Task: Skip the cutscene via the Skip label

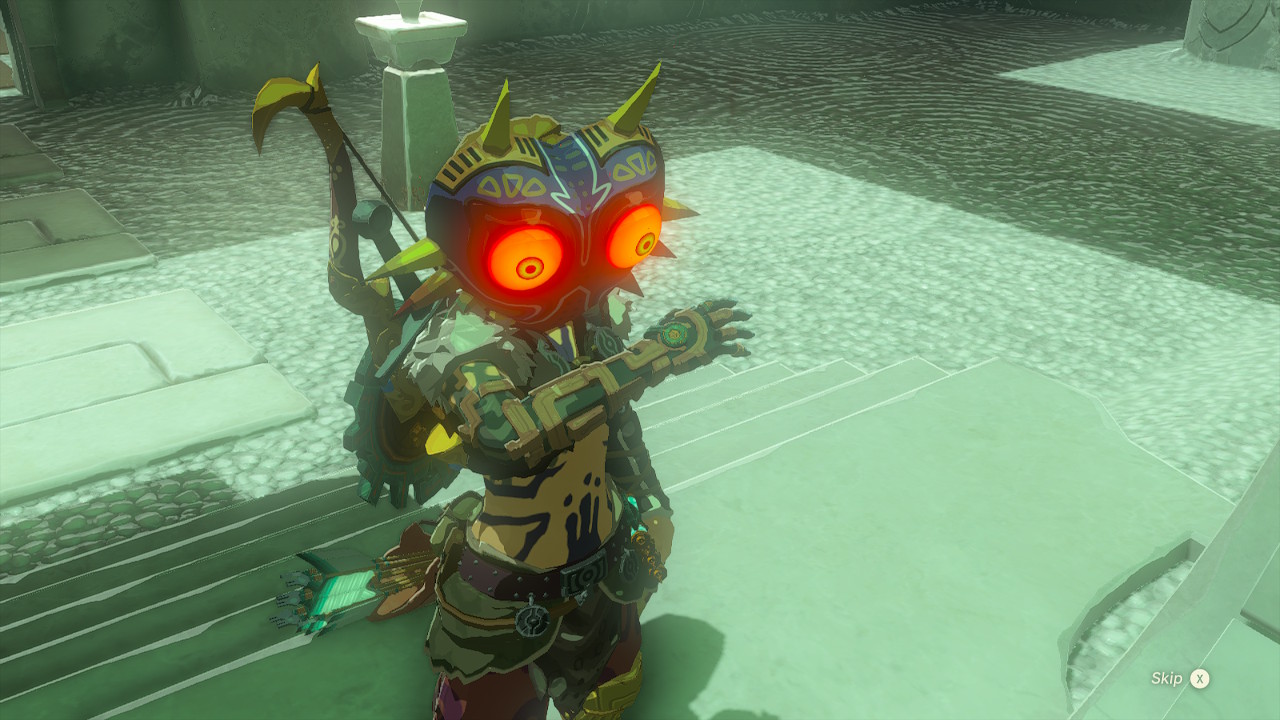Action: click(x=1167, y=679)
